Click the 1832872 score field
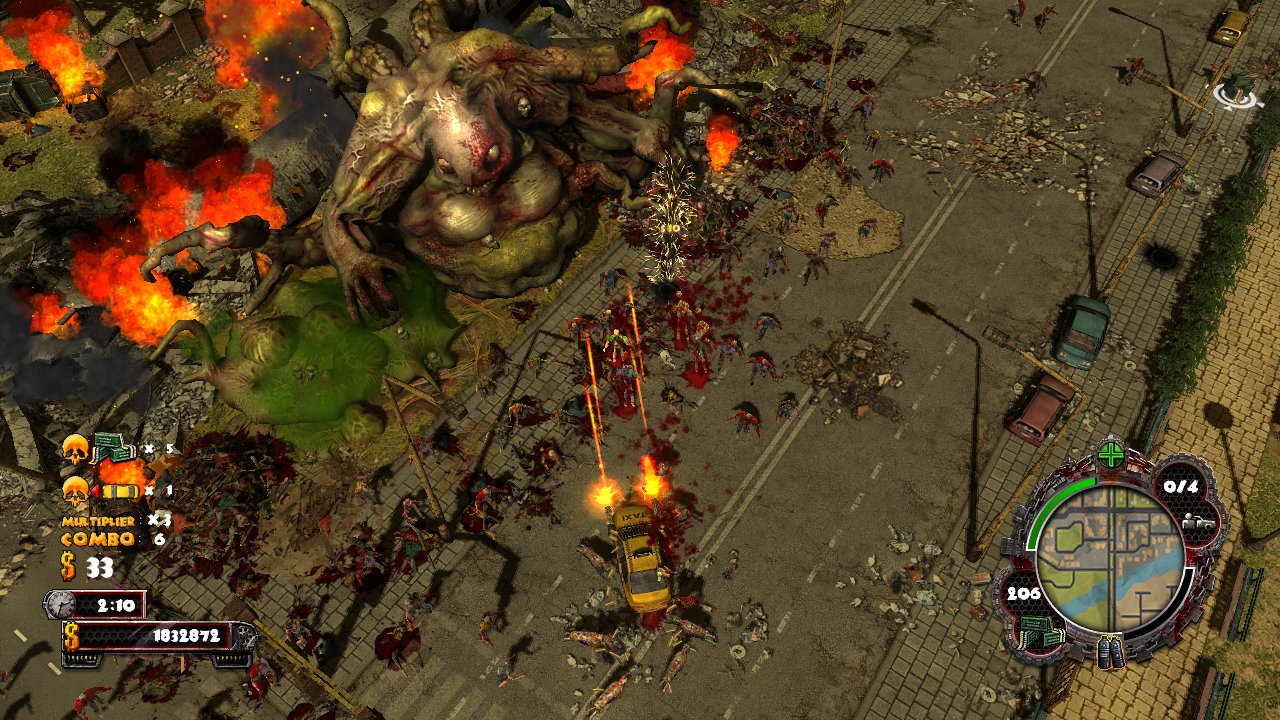The height and width of the screenshot is (720, 1280). coord(188,634)
